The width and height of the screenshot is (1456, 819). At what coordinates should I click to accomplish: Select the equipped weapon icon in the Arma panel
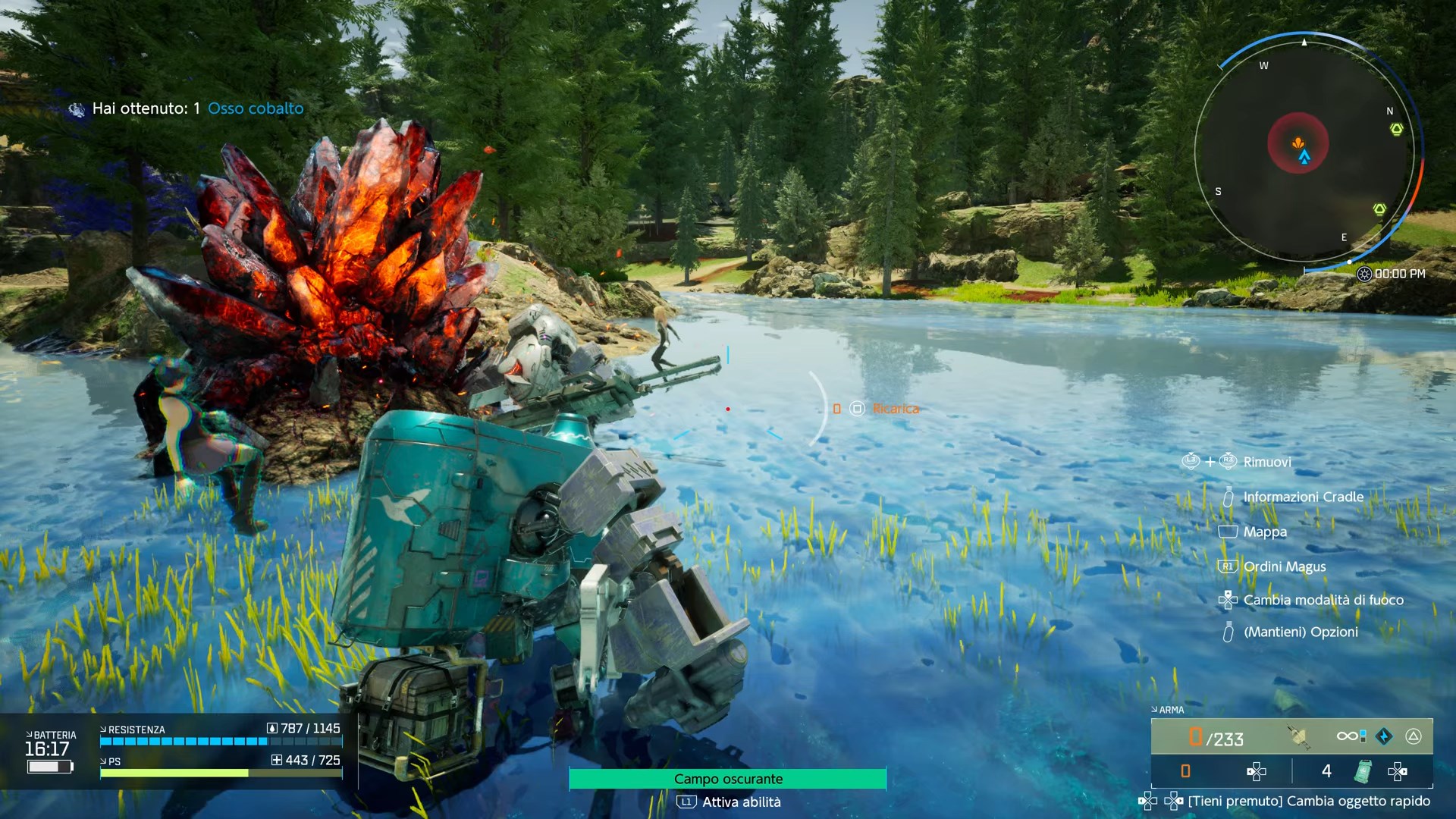point(1298,736)
